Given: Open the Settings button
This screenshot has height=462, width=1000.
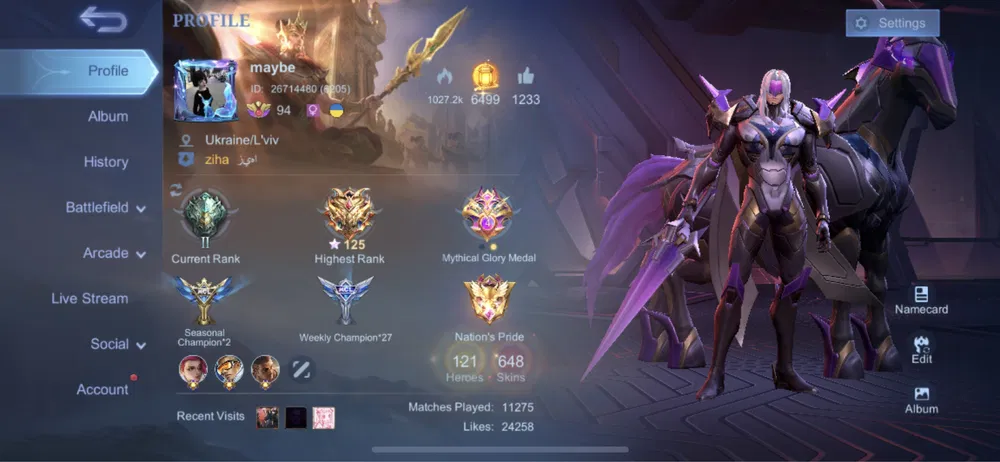Looking at the screenshot, I should [892, 23].
